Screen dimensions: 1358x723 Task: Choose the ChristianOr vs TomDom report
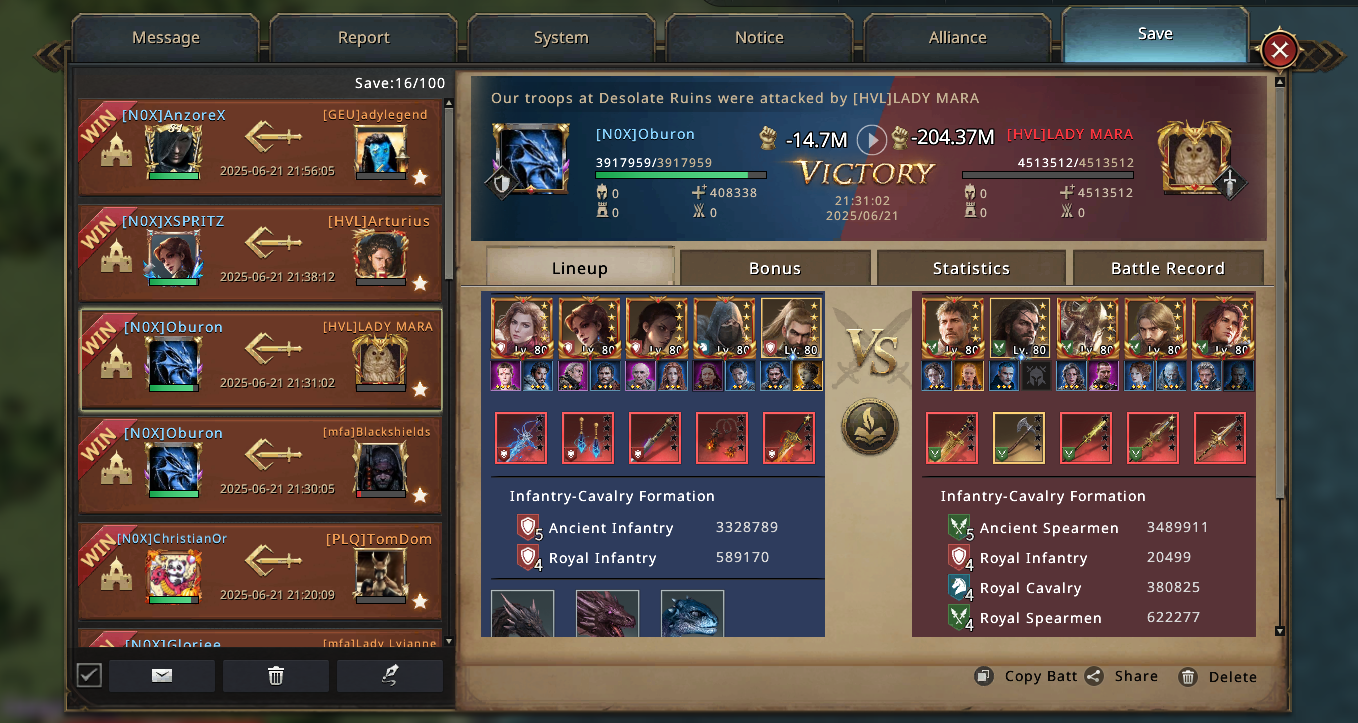click(x=260, y=571)
